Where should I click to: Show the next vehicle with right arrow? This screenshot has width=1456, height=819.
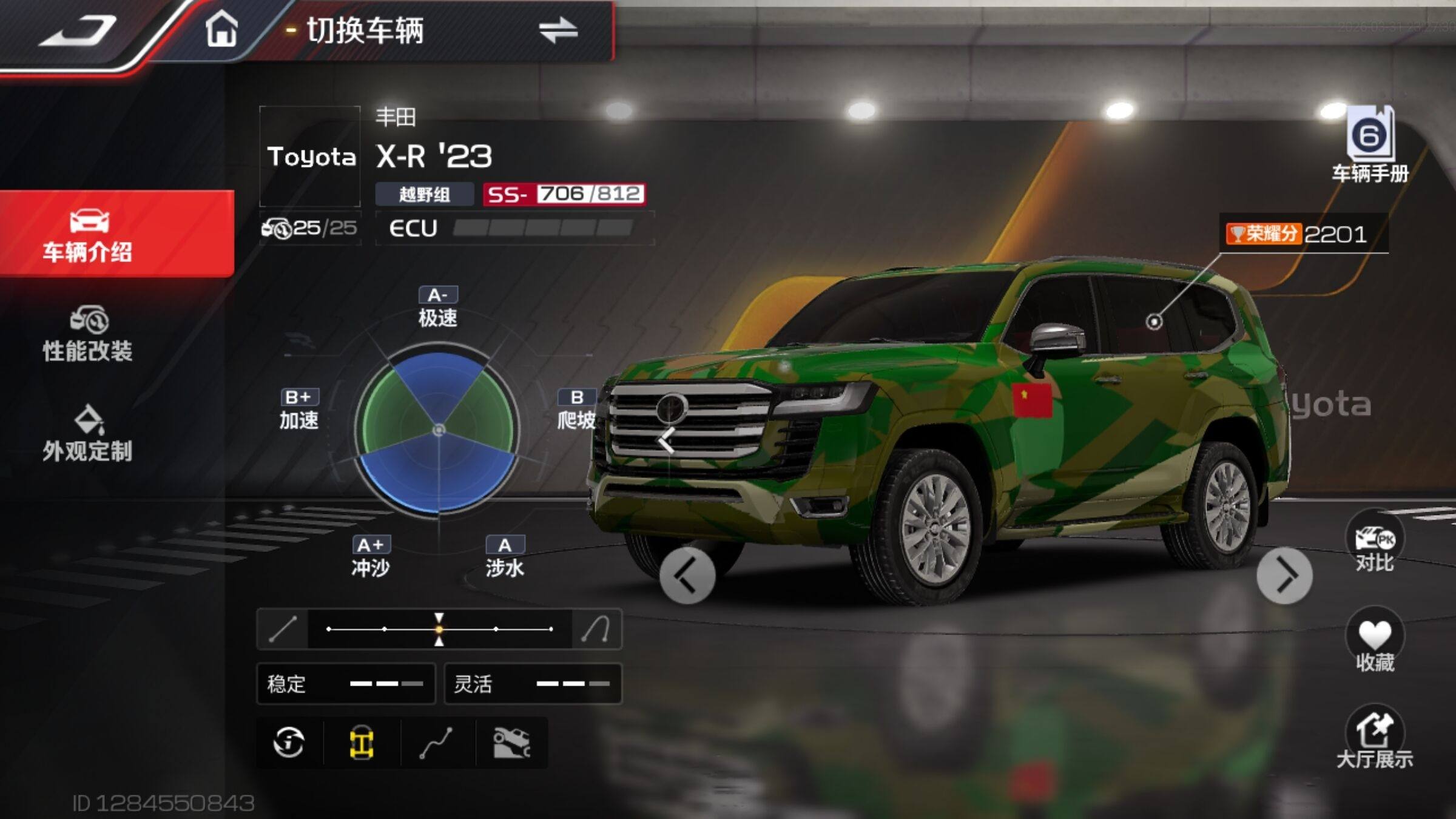coord(1284,576)
